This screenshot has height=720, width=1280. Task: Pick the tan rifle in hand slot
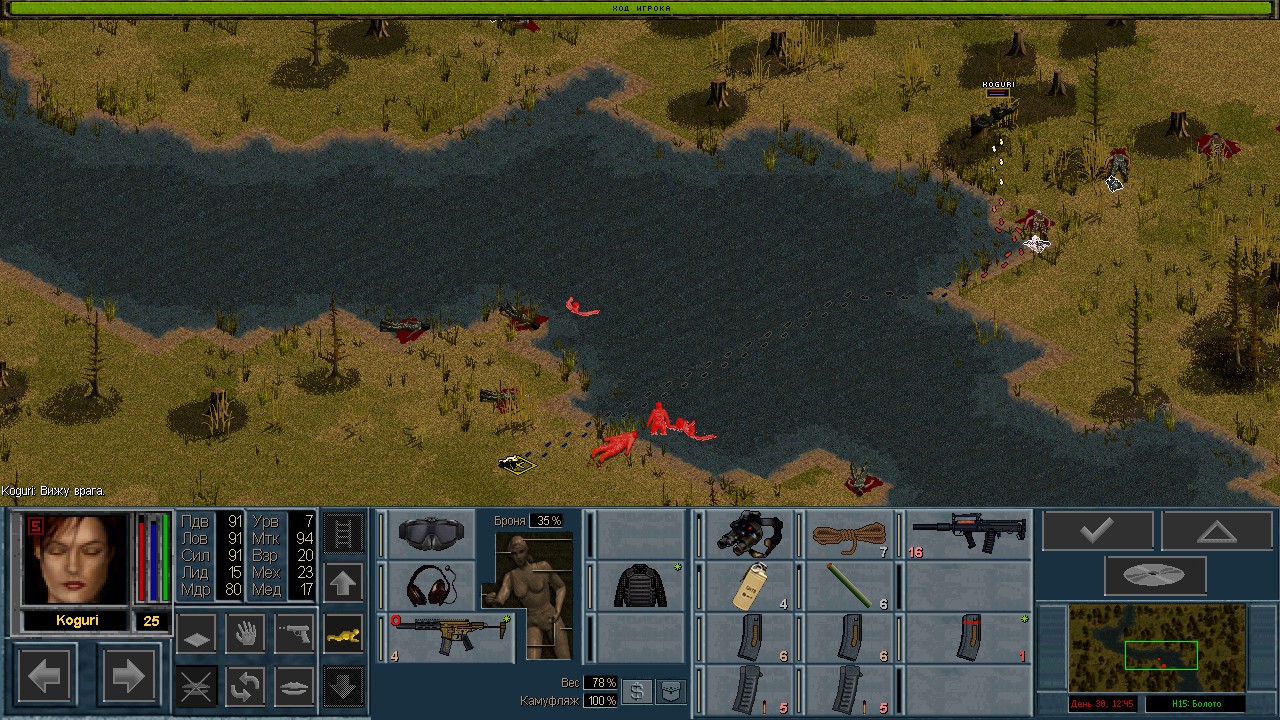450,637
